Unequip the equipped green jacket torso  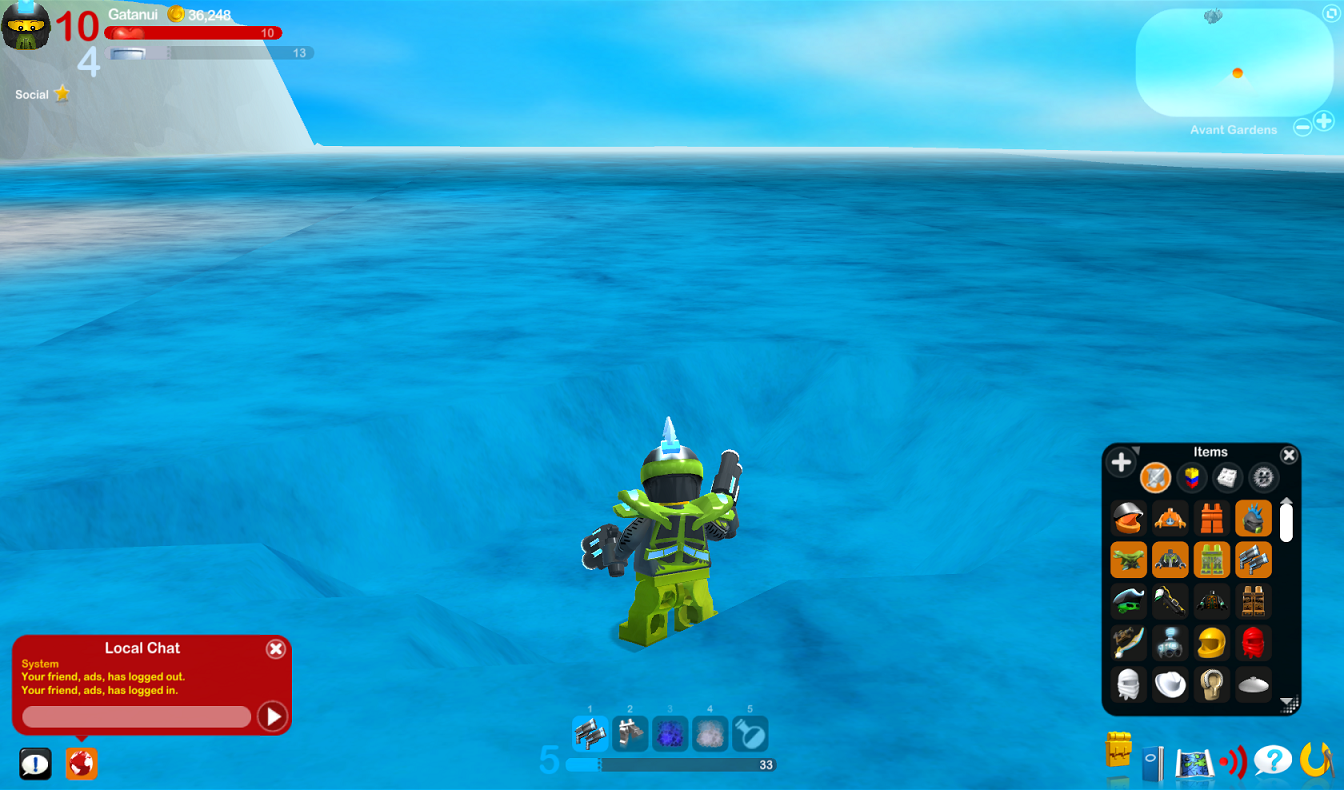click(1172, 561)
